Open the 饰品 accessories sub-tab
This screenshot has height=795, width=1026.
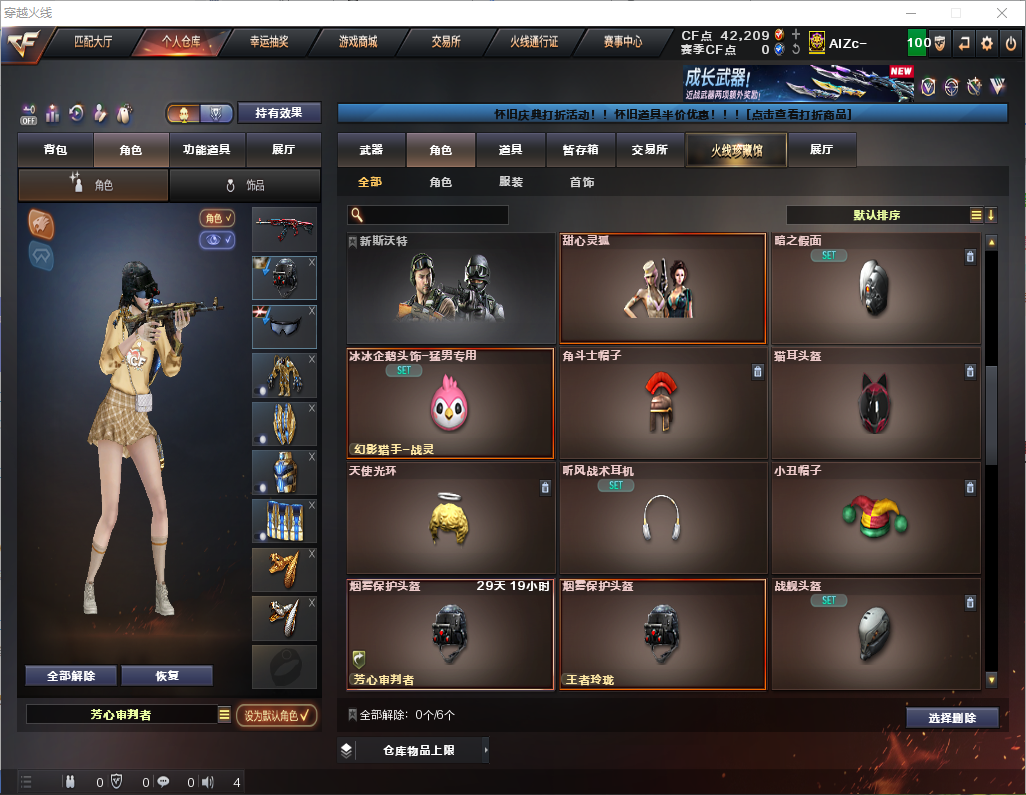245,185
